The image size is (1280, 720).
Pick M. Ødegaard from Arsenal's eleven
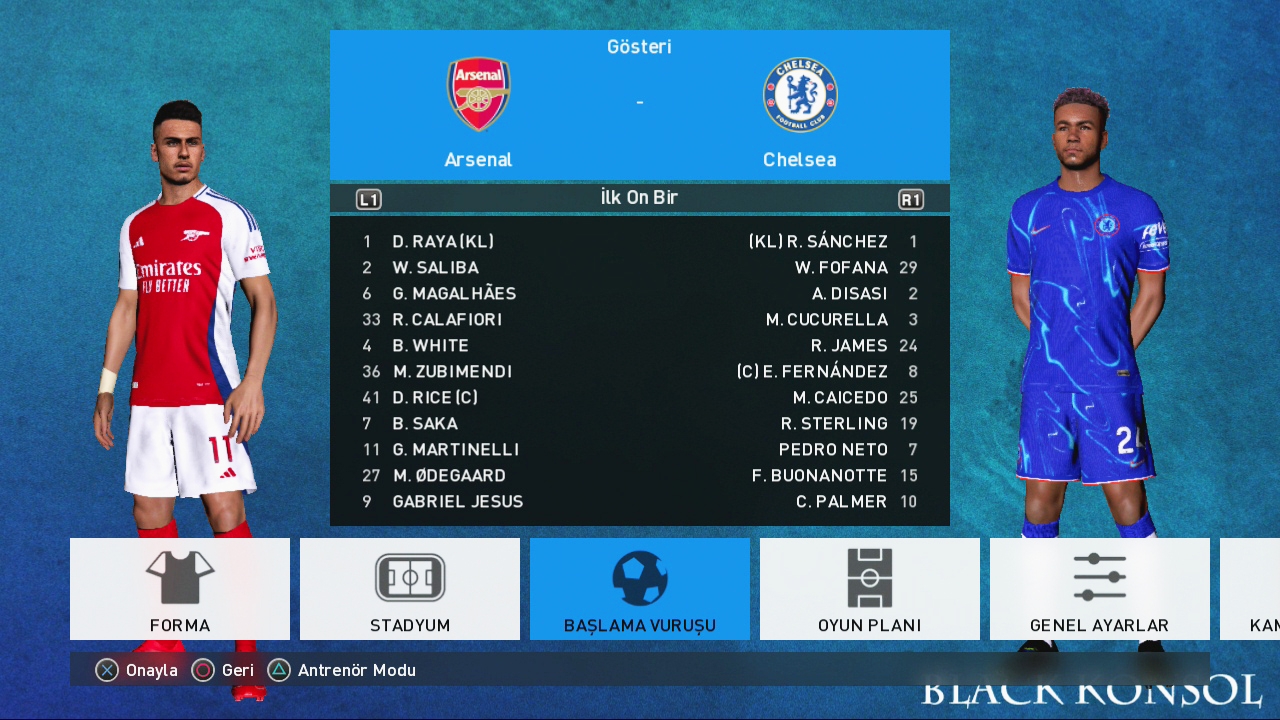click(449, 476)
